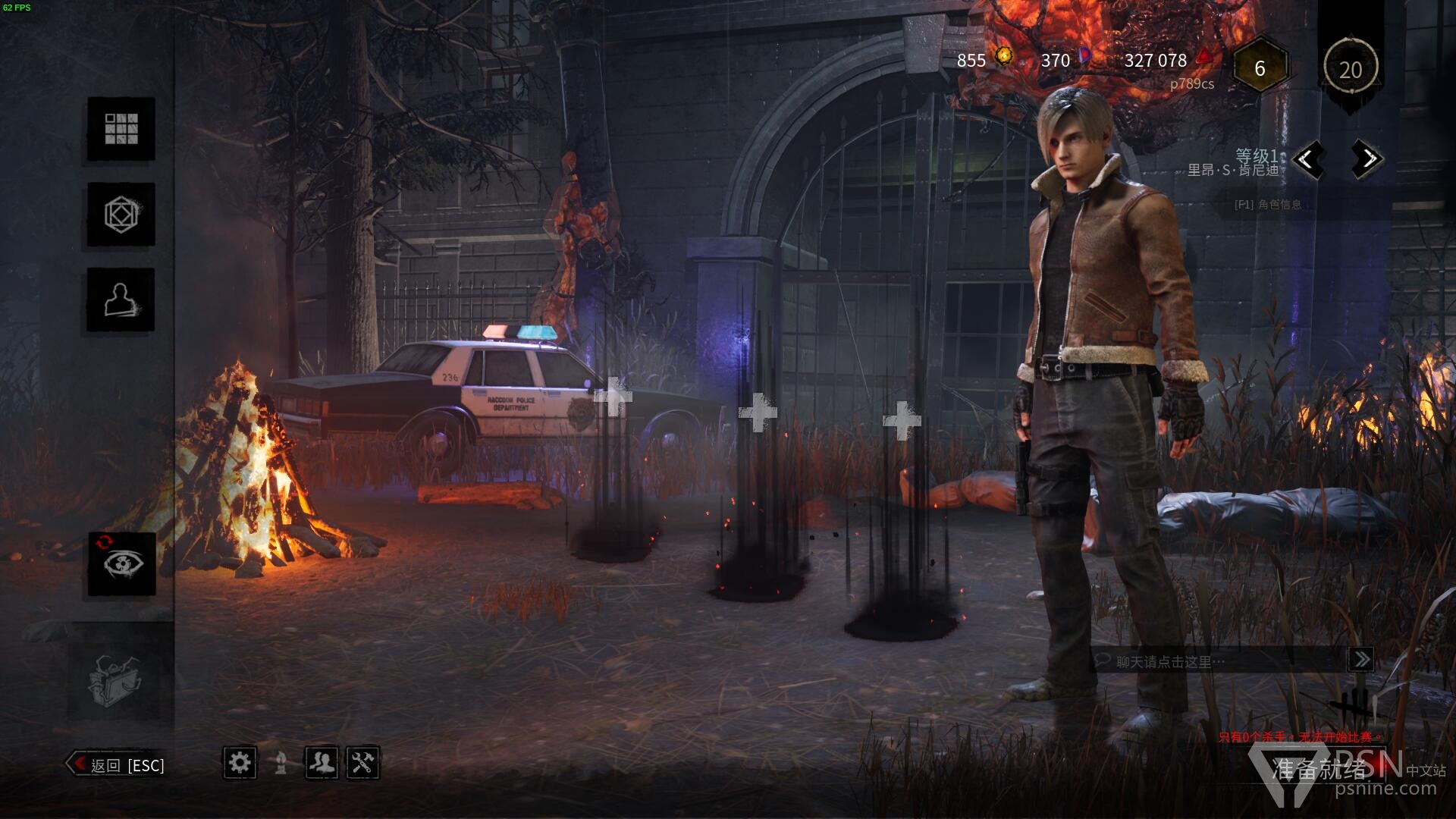Image resolution: width=1456 pixels, height=819 pixels.
Task: Click the 327 078 bloodpoints currency icon
Action: (x=1204, y=58)
